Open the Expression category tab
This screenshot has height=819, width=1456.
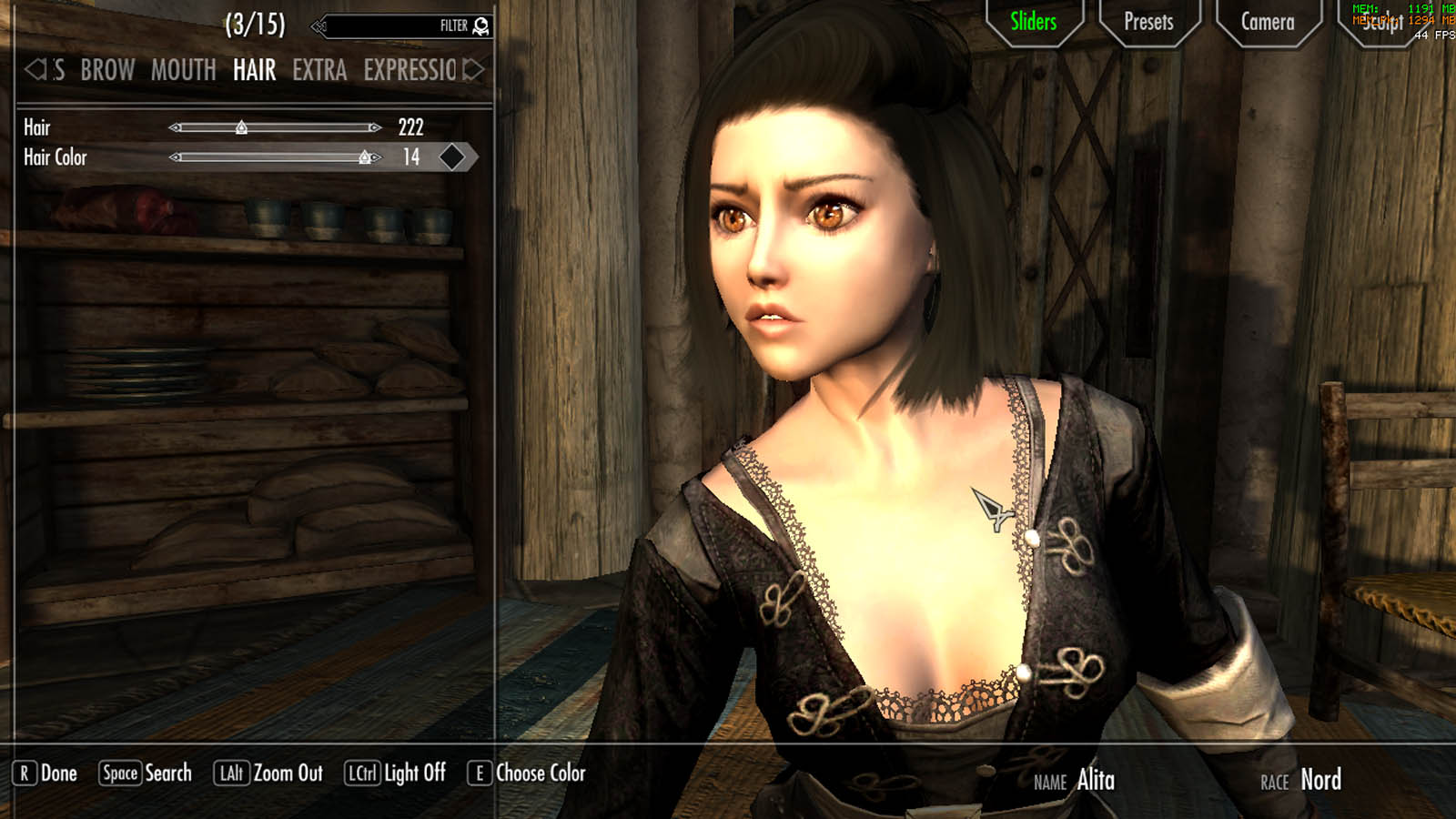pos(409,70)
